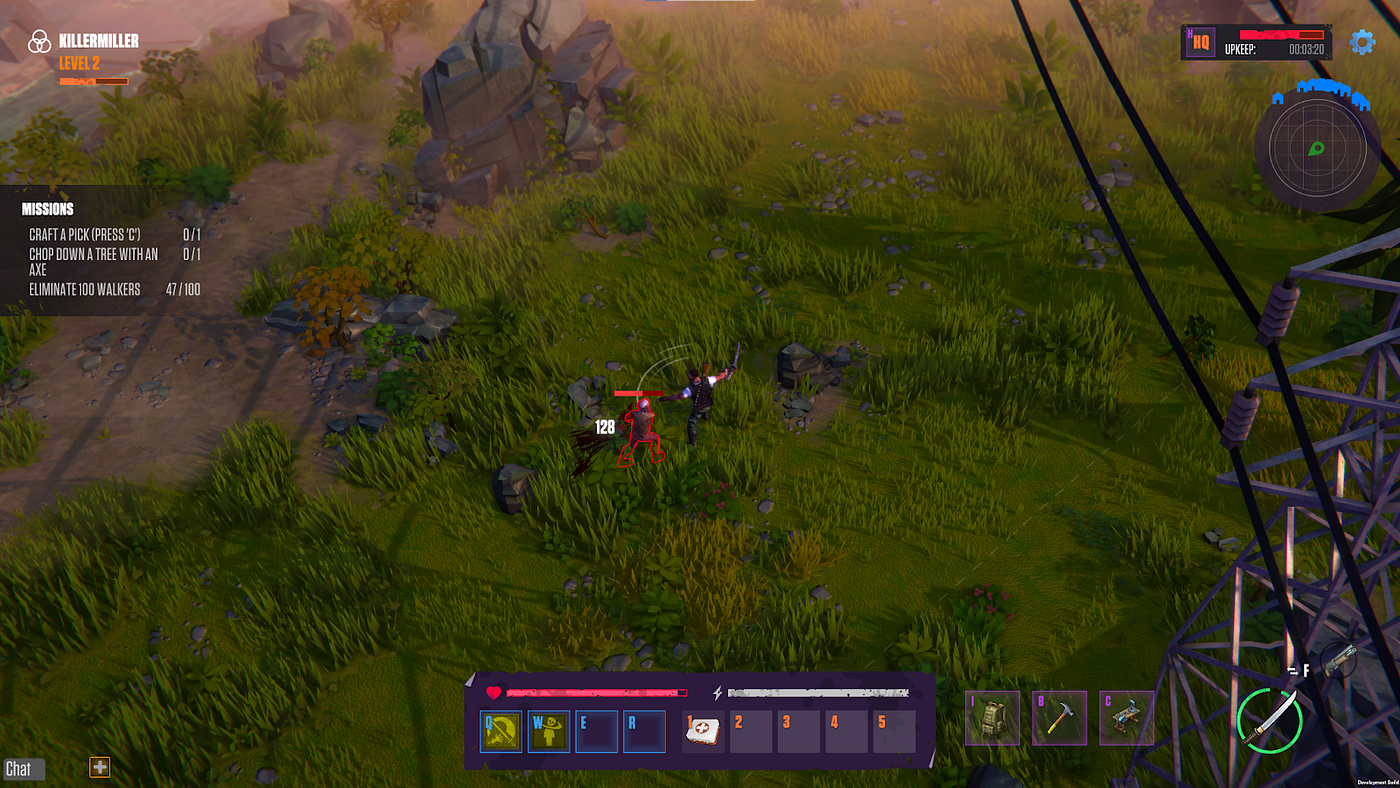Click the plus button beside Chat
The width and height of the screenshot is (1400, 788).
[x=99, y=767]
